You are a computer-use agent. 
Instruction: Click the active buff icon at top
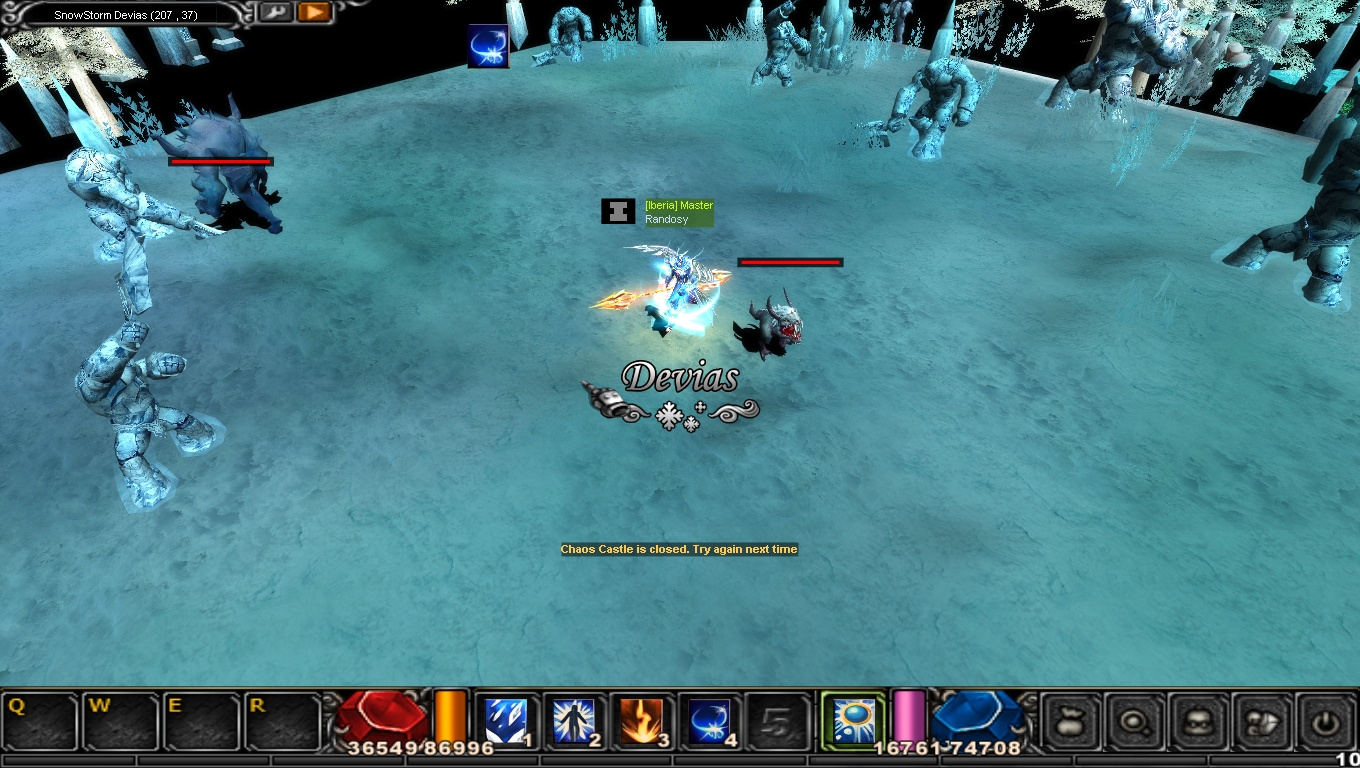point(488,47)
